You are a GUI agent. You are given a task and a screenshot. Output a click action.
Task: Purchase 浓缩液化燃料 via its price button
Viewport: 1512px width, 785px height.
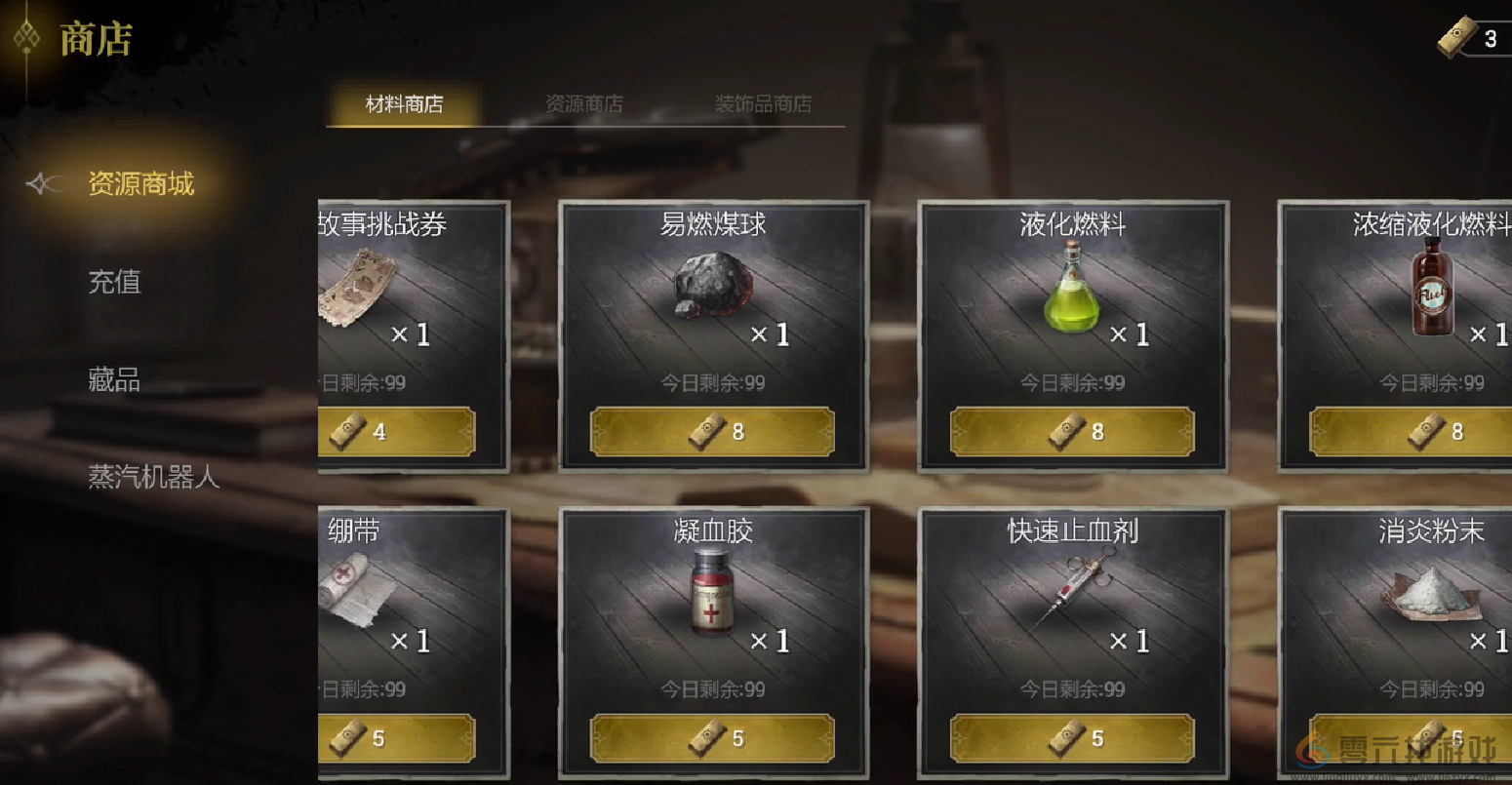pyautogui.click(x=1411, y=431)
